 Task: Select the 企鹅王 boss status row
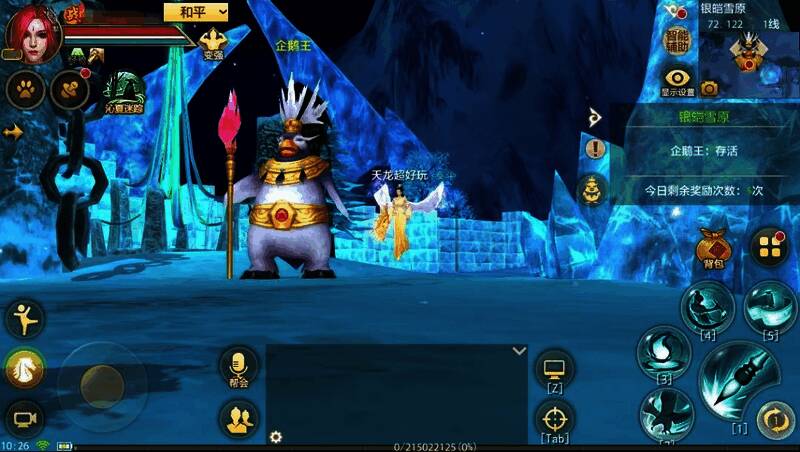tap(704, 151)
